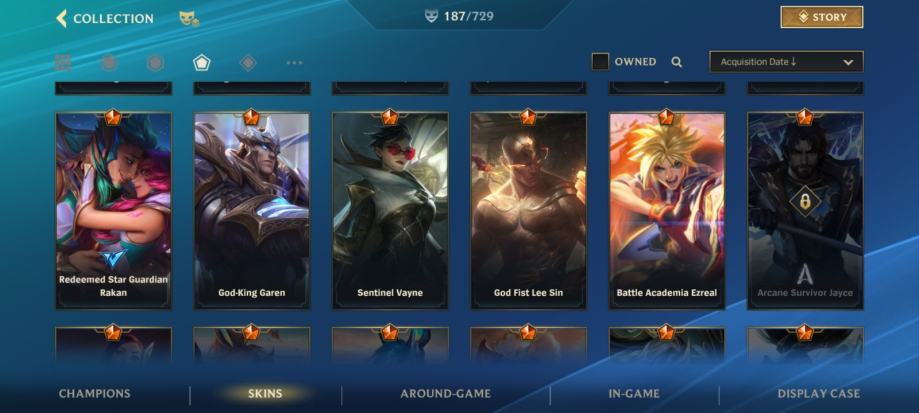This screenshot has width=919, height=413.
Task: Click the theater masks icon
Action: coord(188,18)
